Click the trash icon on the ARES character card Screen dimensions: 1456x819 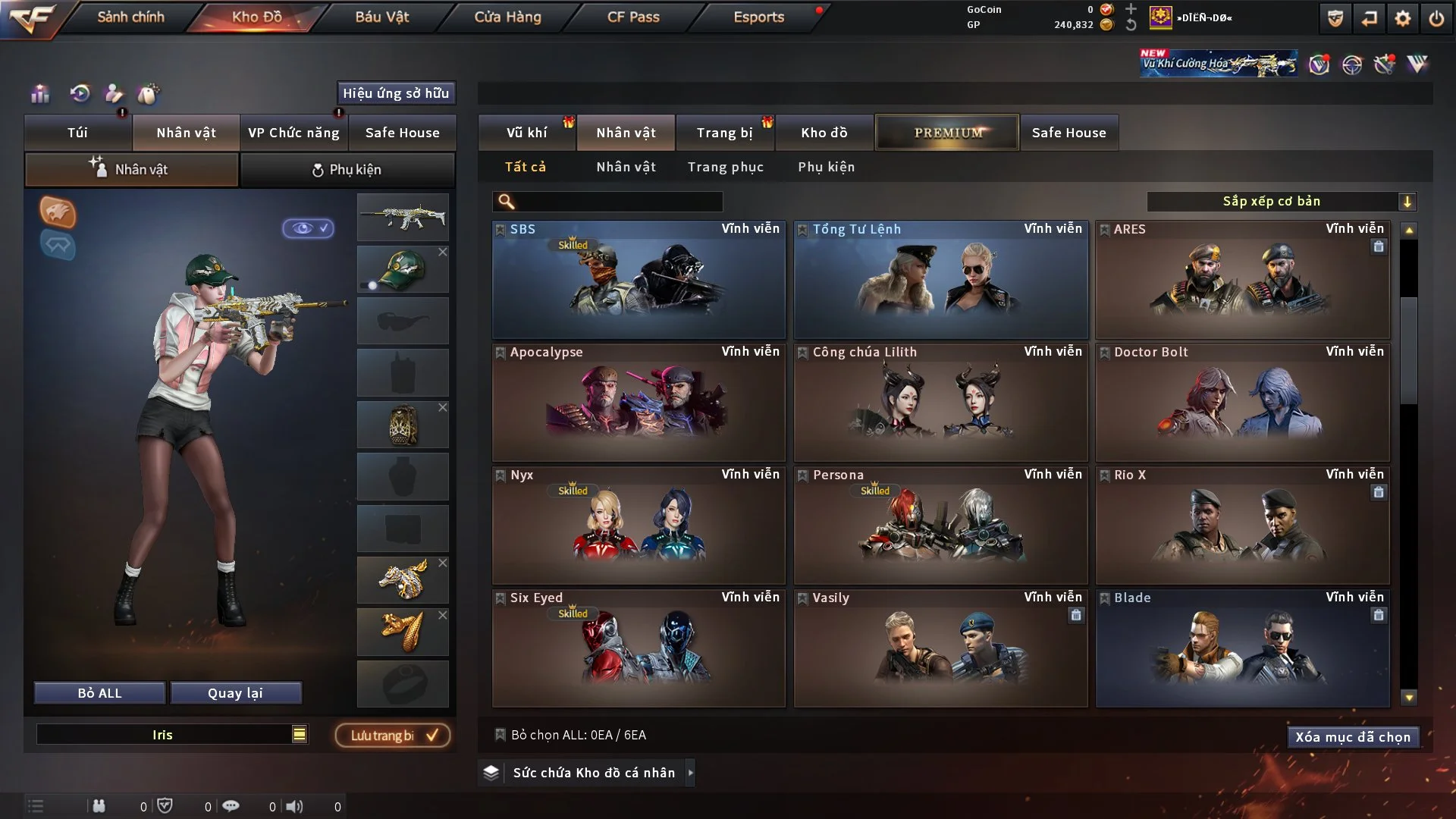pyautogui.click(x=1379, y=246)
